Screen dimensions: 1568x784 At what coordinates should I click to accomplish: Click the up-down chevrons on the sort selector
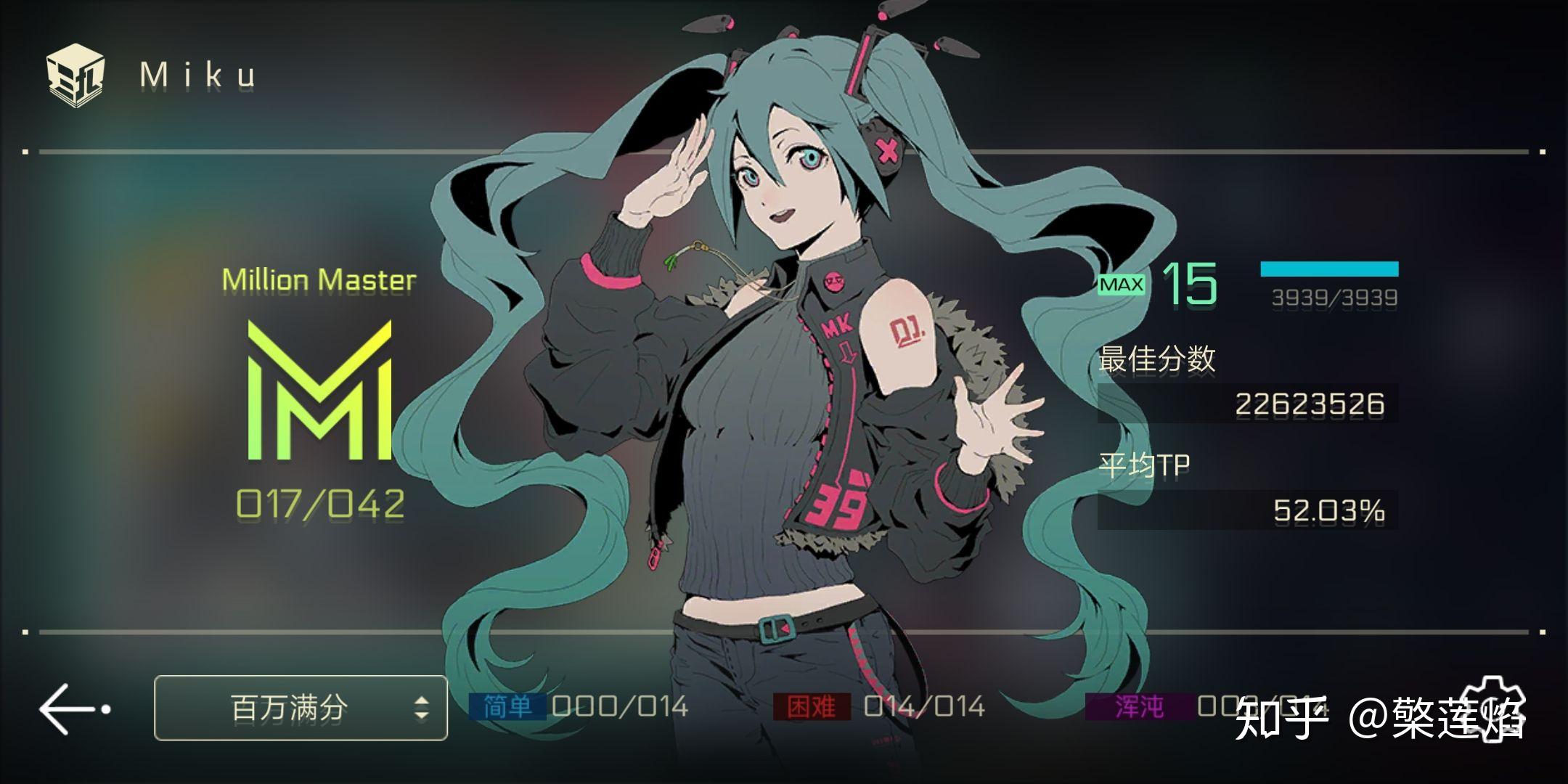pos(421,709)
